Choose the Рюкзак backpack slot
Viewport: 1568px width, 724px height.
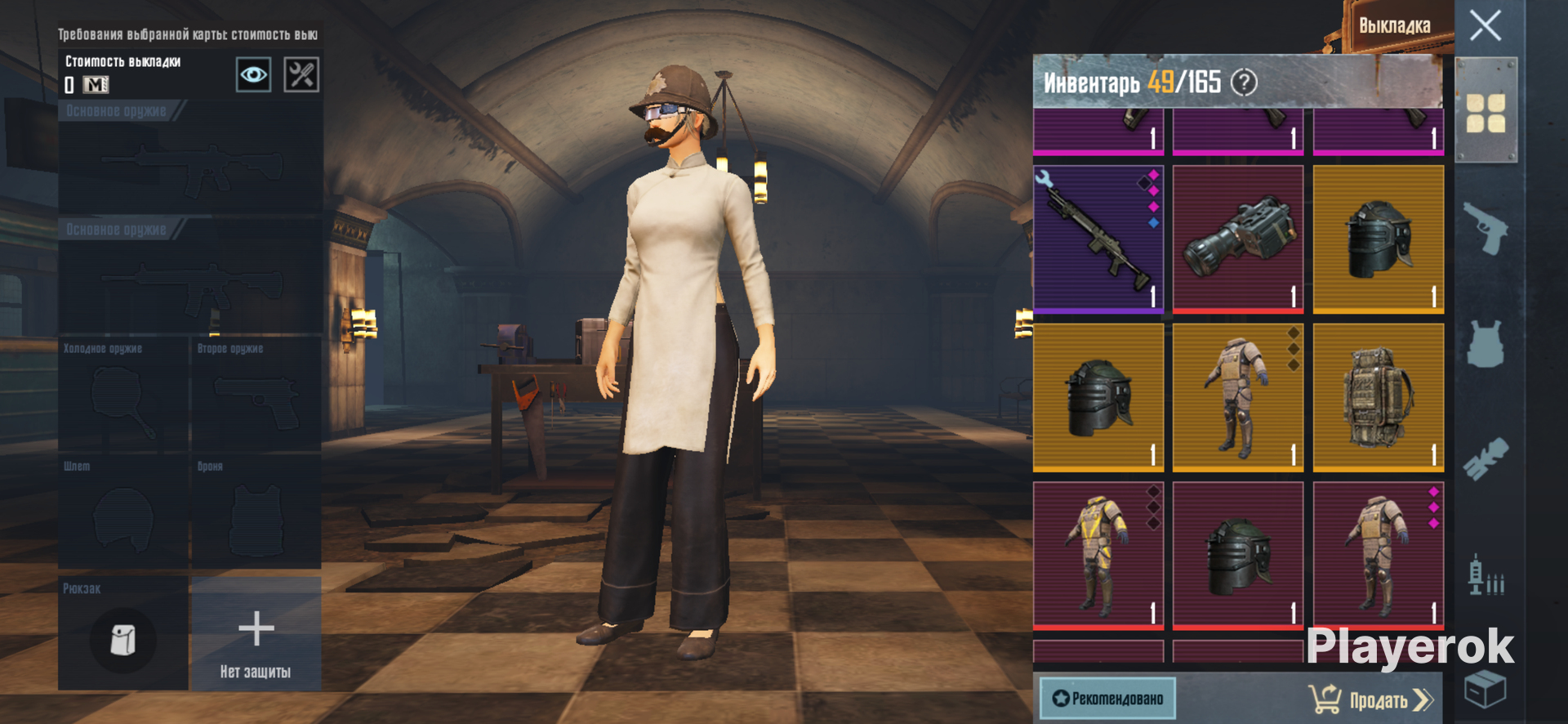click(x=123, y=633)
